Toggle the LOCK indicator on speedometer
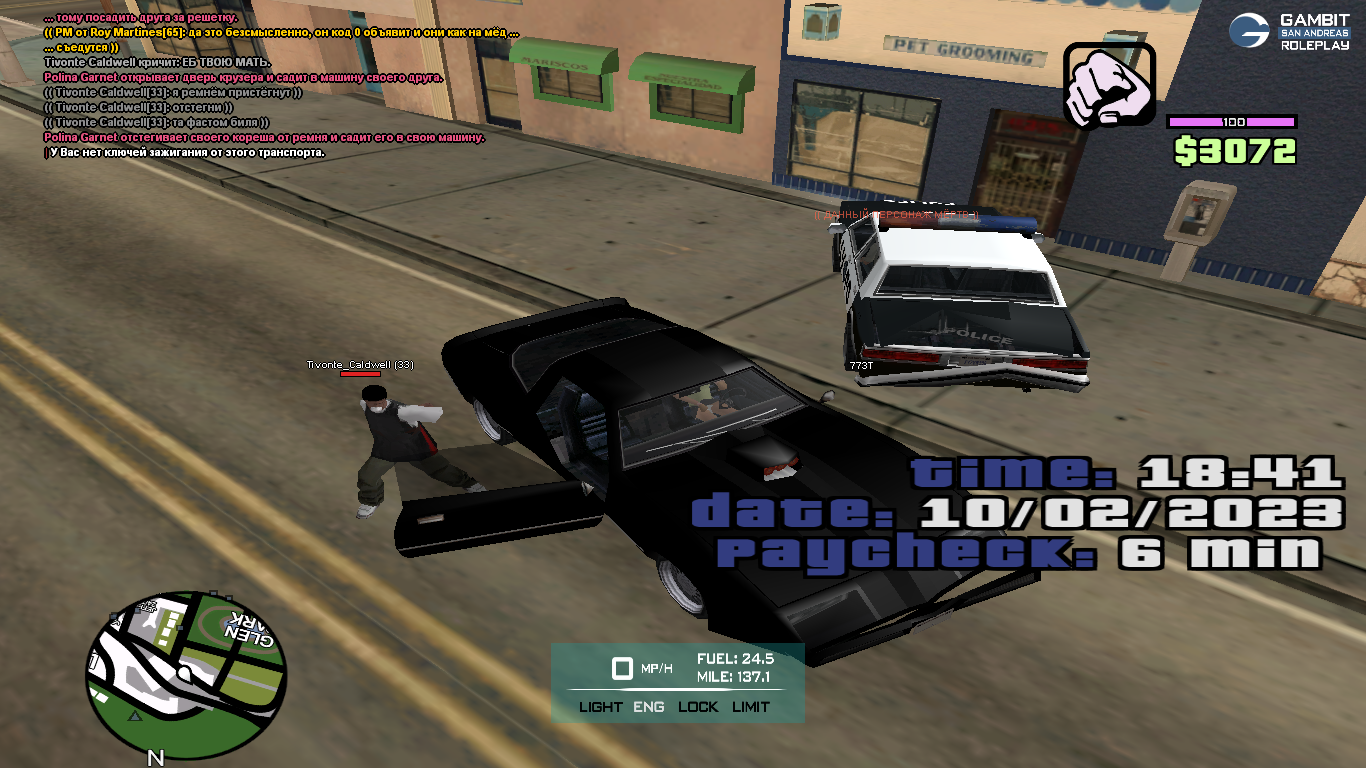The height and width of the screenshot is (768, 1366). point(698,706)
